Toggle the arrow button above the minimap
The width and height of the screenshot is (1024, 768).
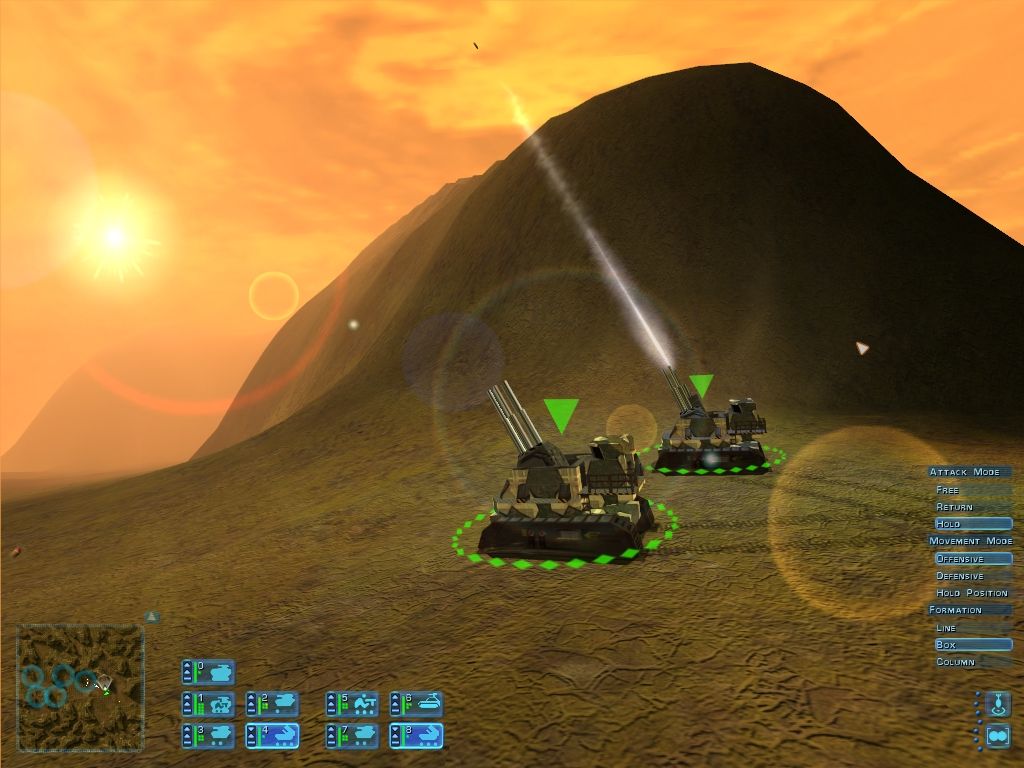tap(151, 617)
